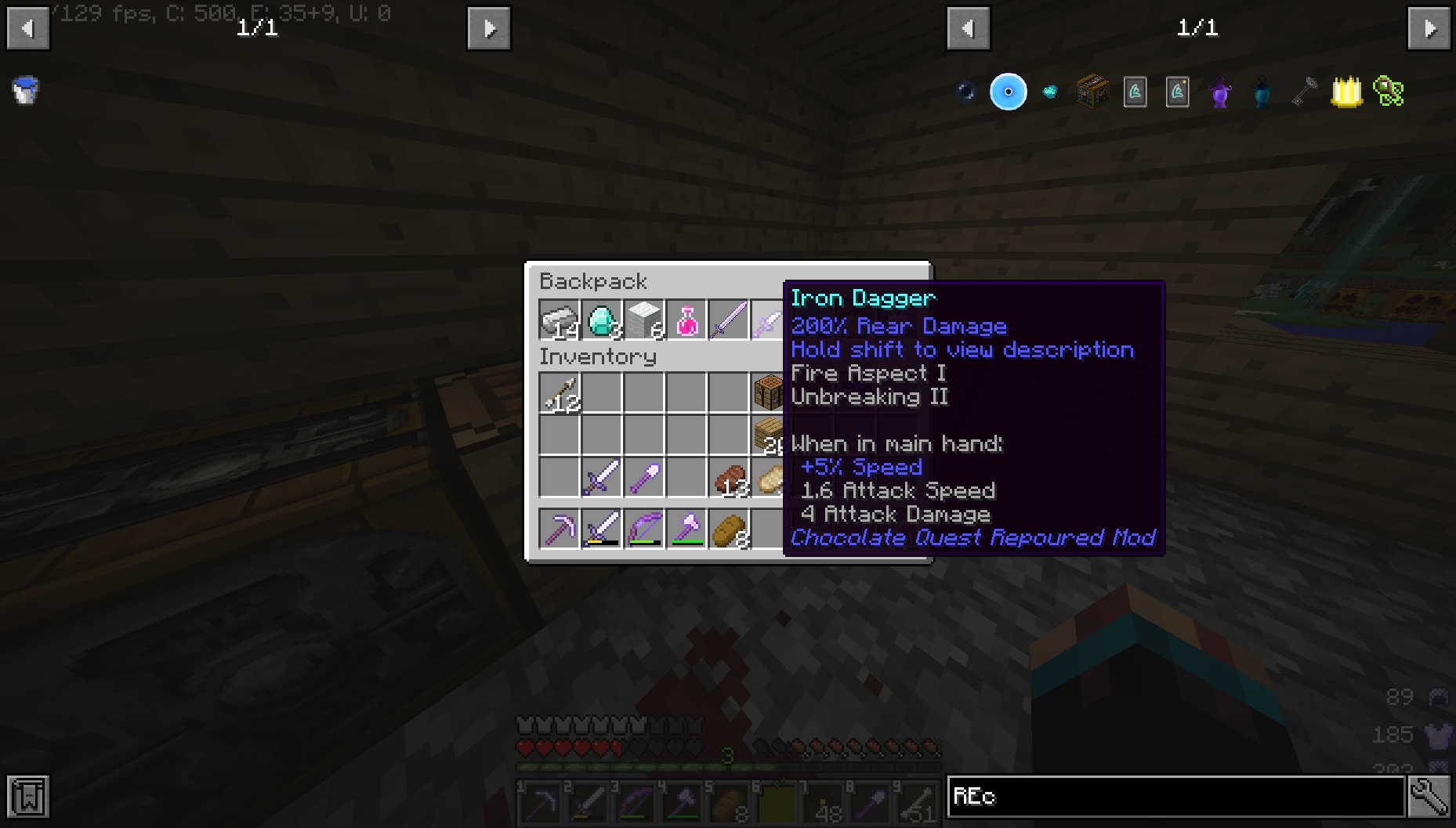Select the trapped chest in the item list

click(1092, 92)
